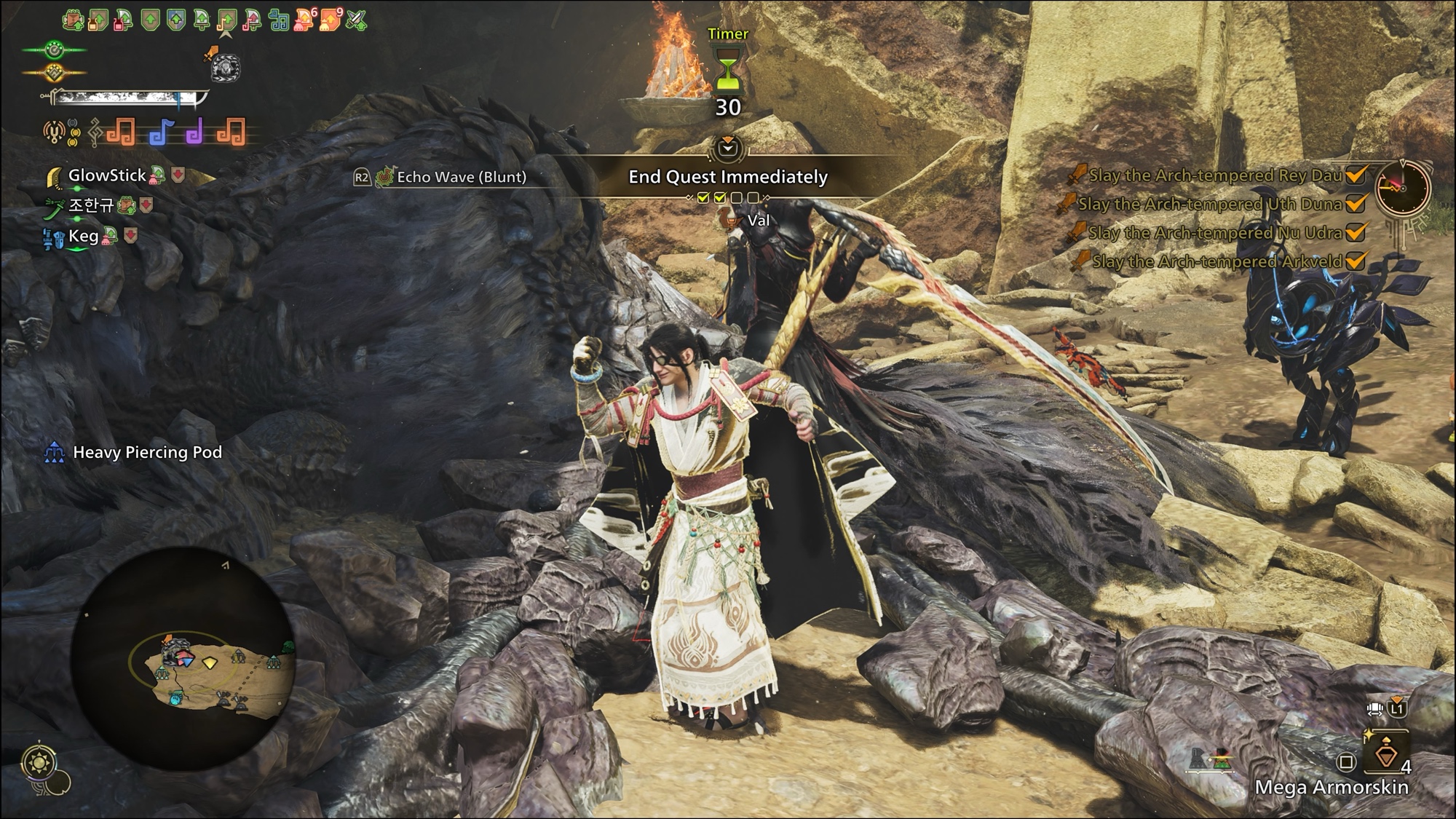Screen dimensions: 1456x819
Task: Click the green sword buff icon
Action: pos(356,20)
